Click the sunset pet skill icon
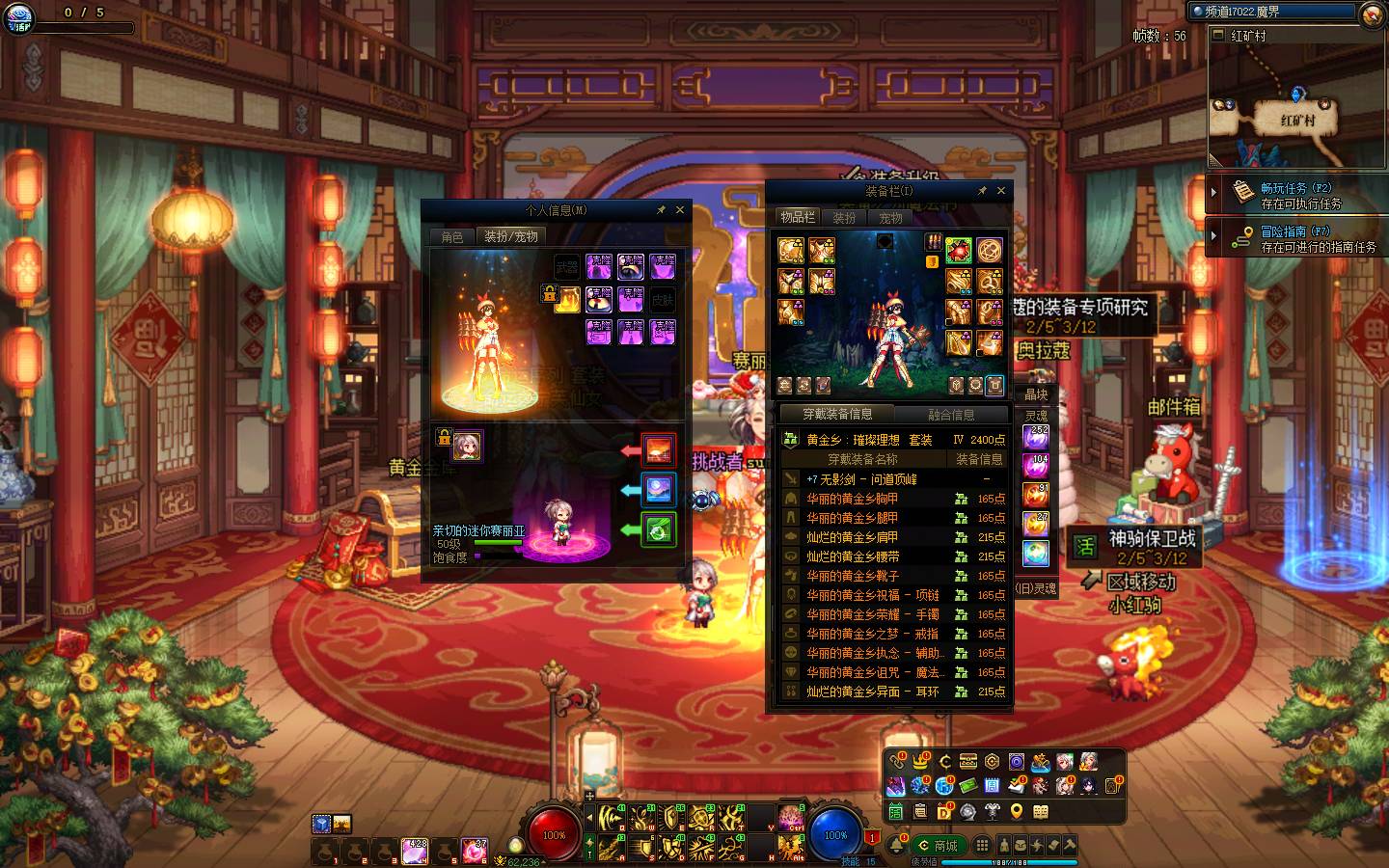 tap(659, 449)
